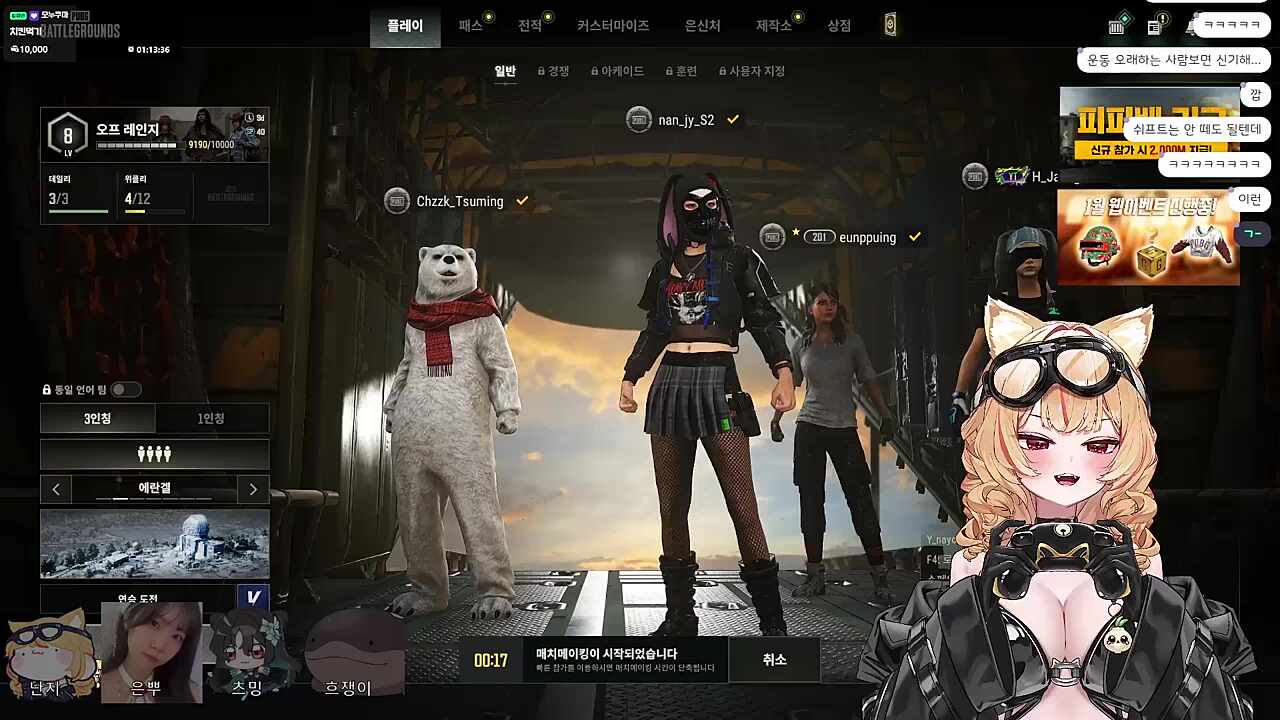Viewport: 1280px width, 720px height.
Task: Open the 전적 tab
Action: pyautogui.click(x=530, y=26)
